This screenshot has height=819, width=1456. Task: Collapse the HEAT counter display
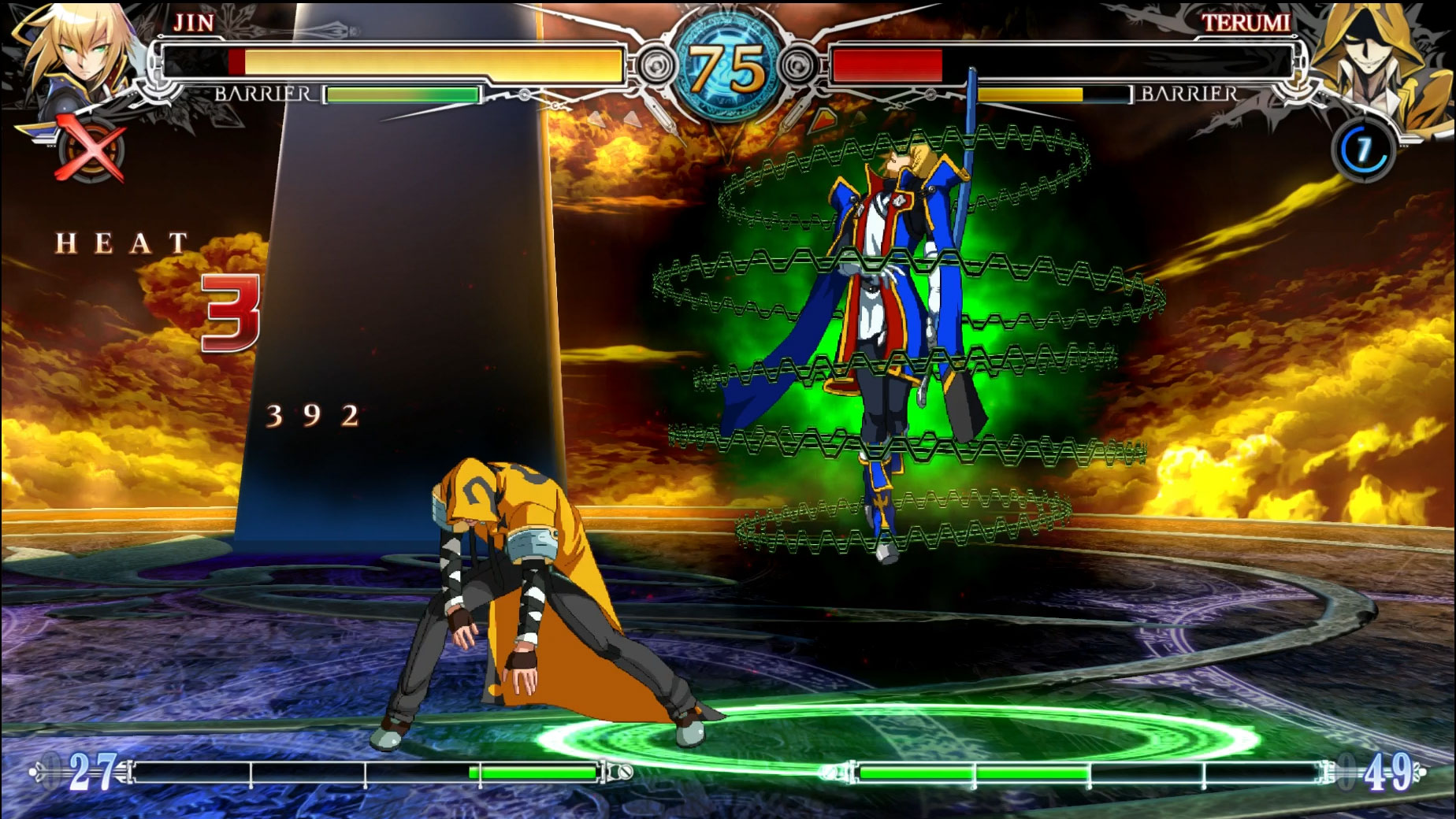point(122,244)
